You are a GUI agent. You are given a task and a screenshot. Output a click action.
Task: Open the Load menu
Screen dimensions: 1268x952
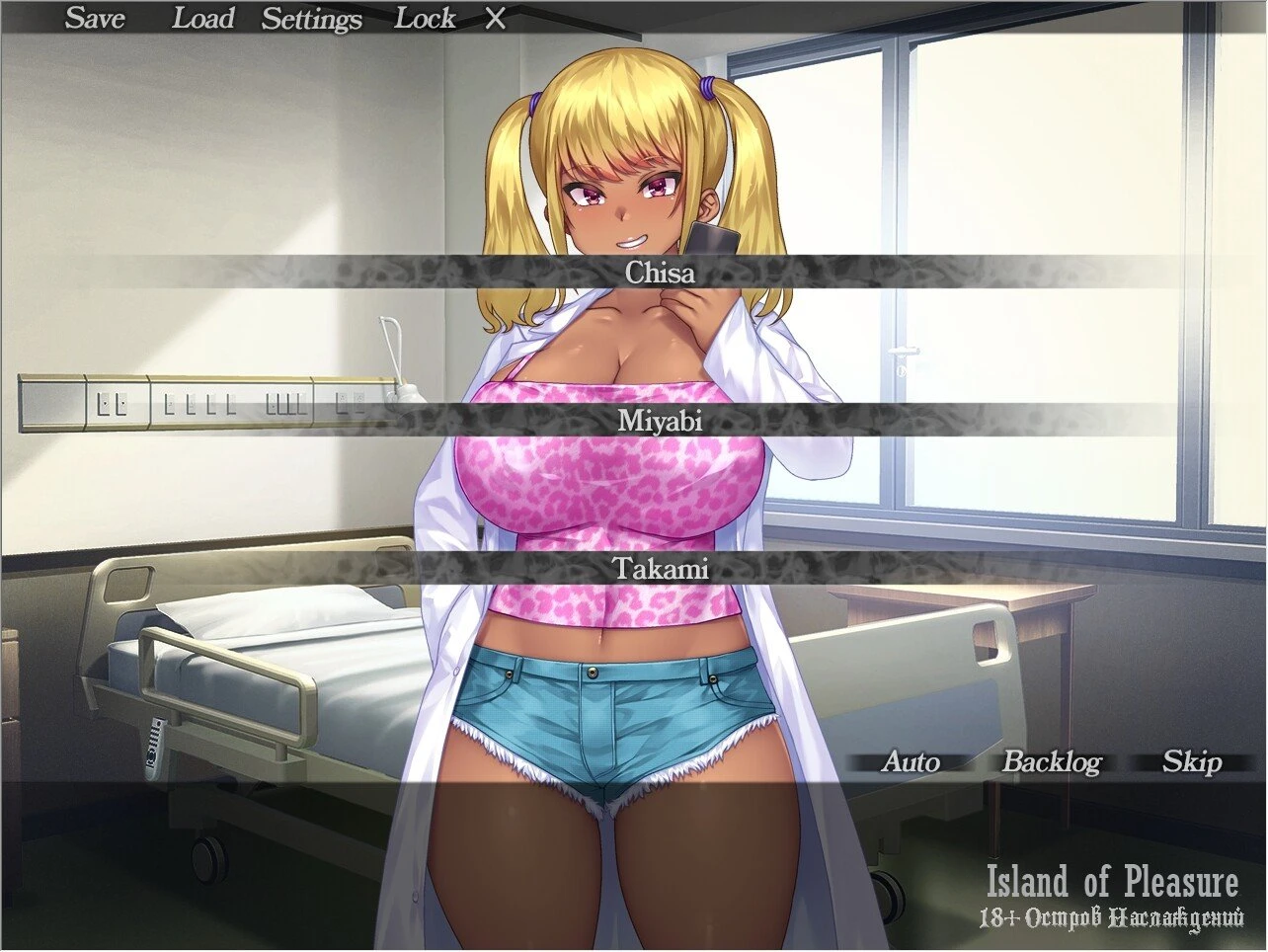tap(202, 18)
